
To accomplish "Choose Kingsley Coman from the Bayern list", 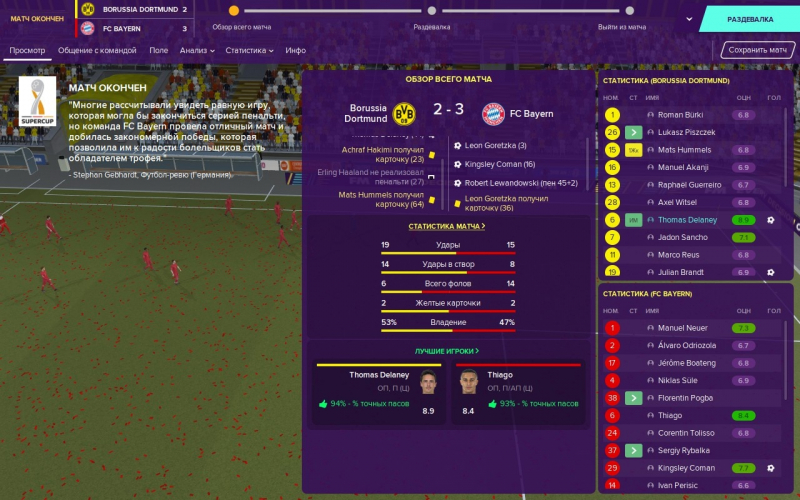I will pos(684,467).
